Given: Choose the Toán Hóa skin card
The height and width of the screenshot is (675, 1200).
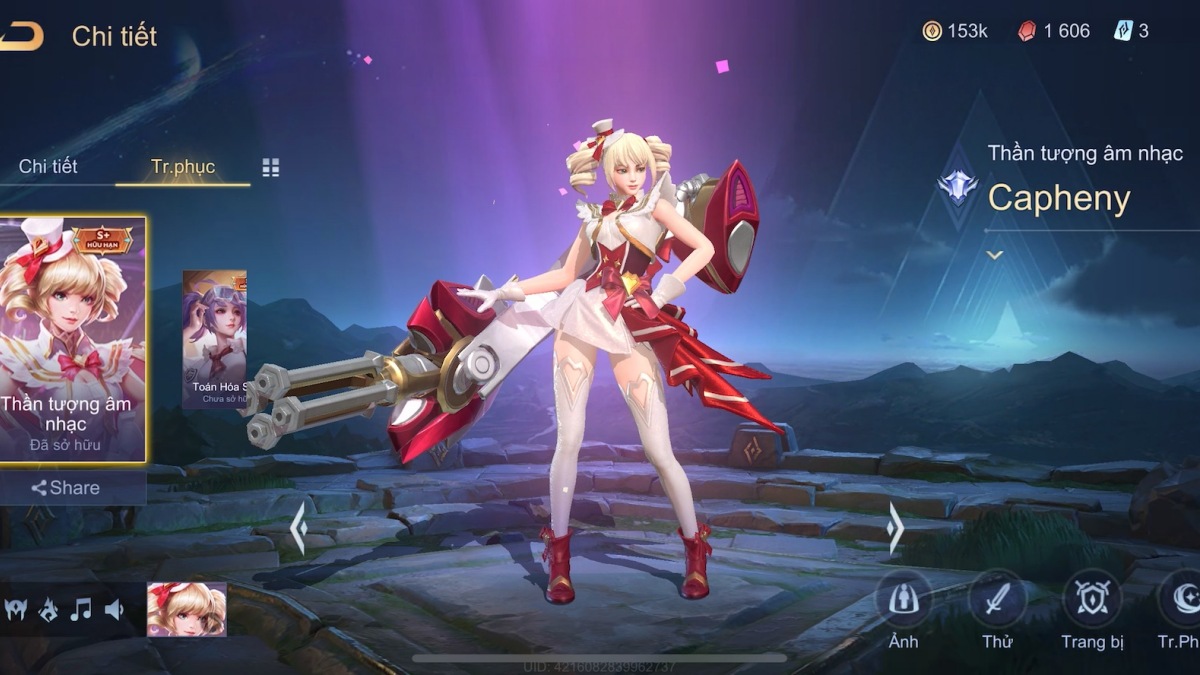Looking at the screenshot, I should (214, 340).
